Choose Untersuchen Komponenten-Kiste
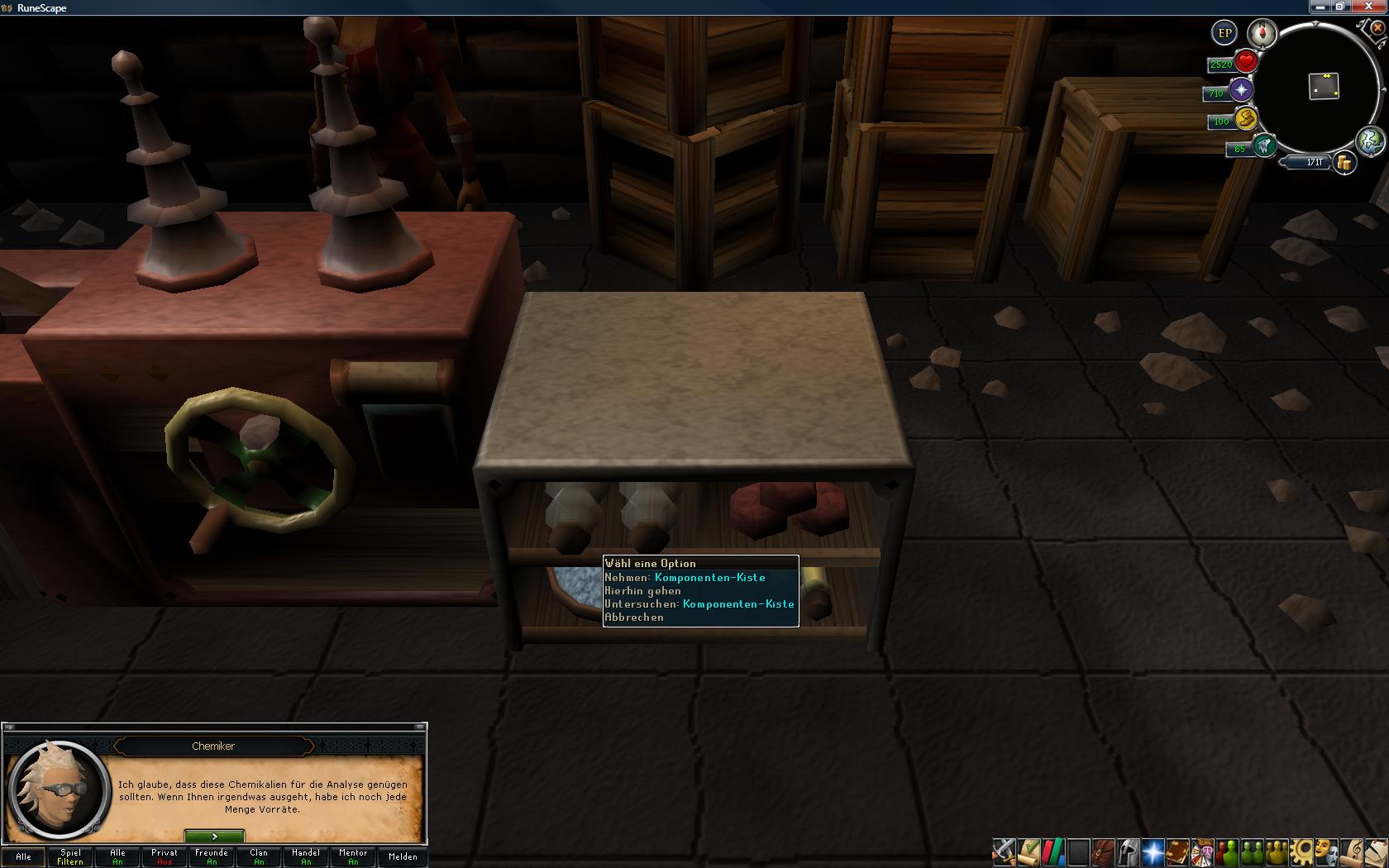The height and width of the screenshot is (868, 1389). click(x=699, y=604)
